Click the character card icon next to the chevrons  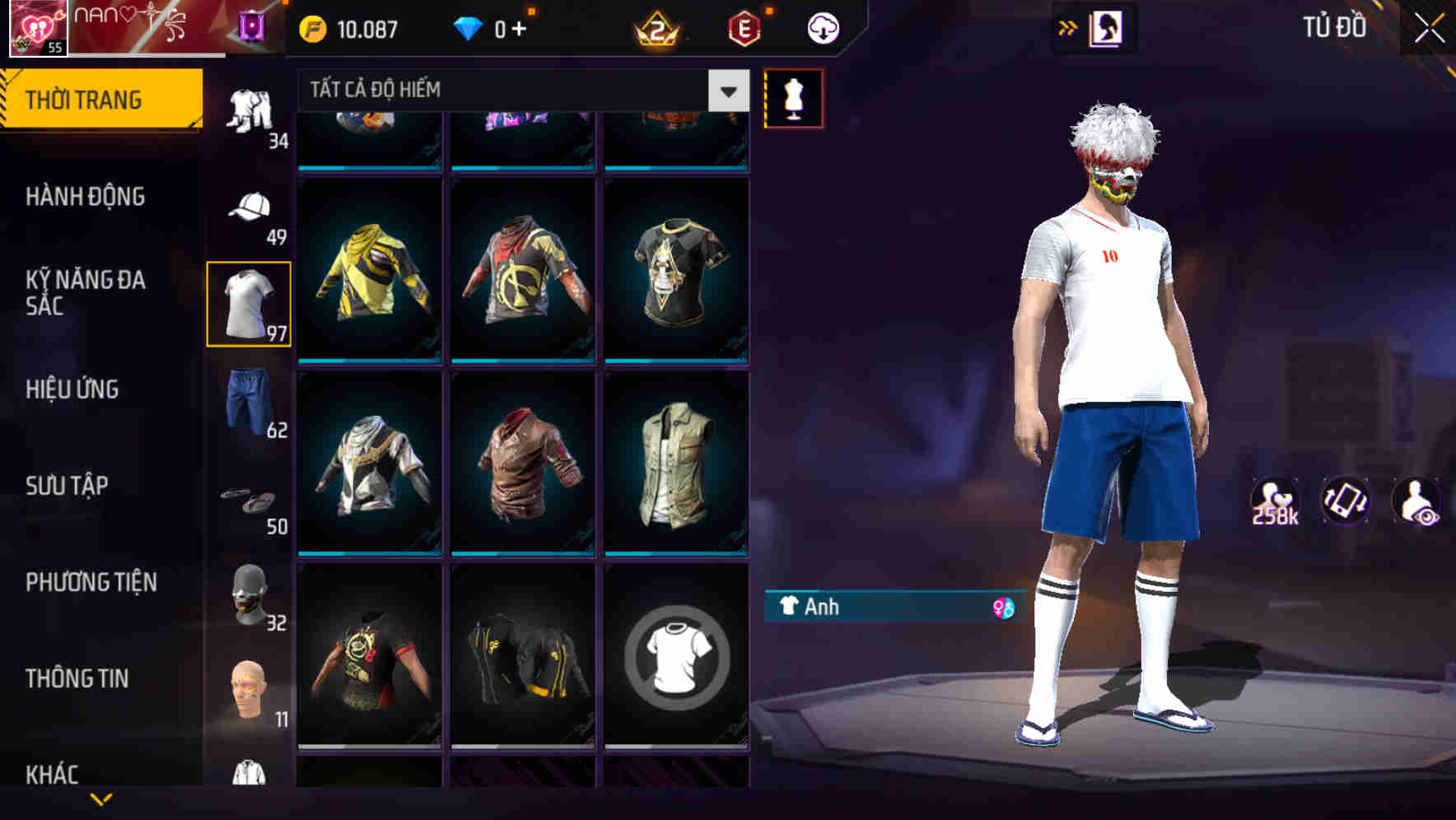pyautogui.click(x=1107, y=26)
